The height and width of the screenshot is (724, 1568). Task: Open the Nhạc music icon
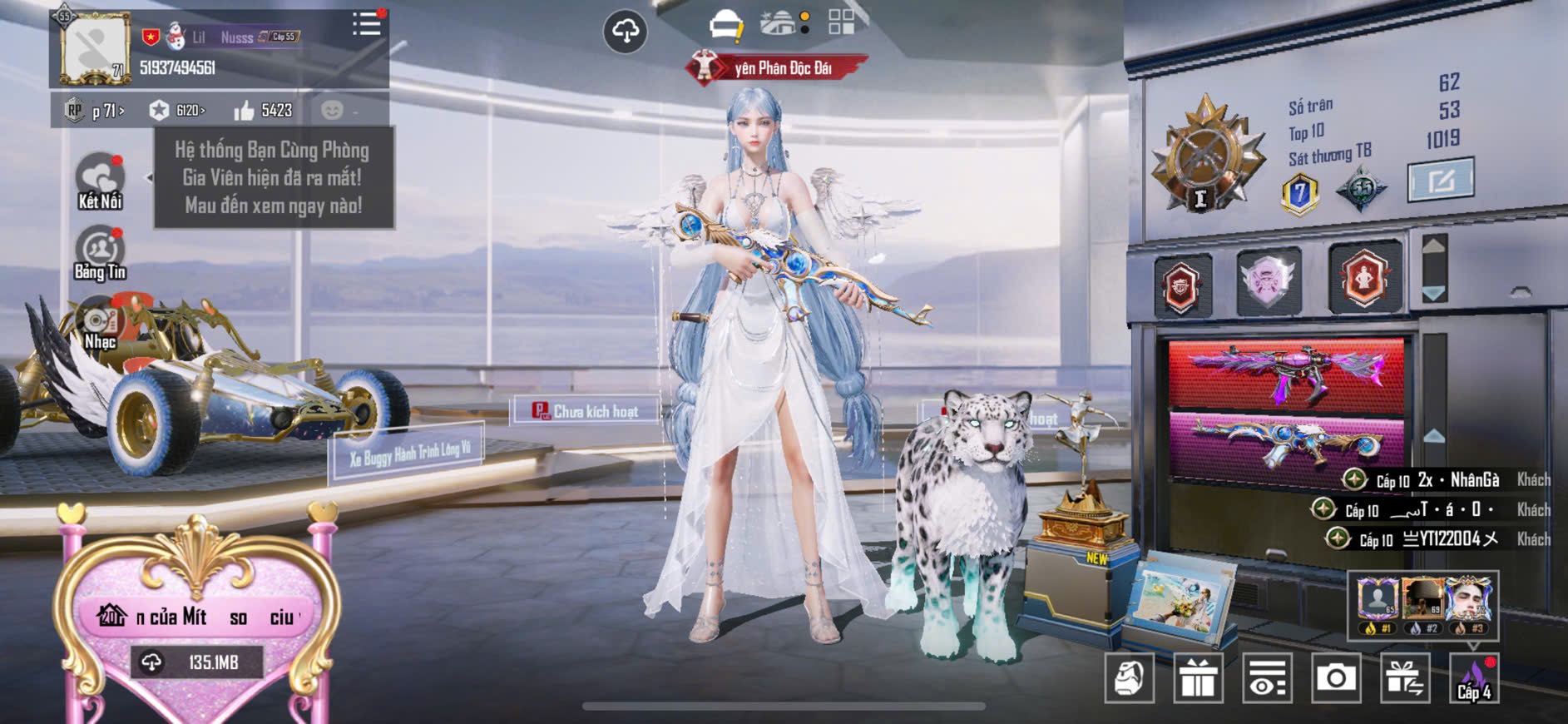pos(100,325)
